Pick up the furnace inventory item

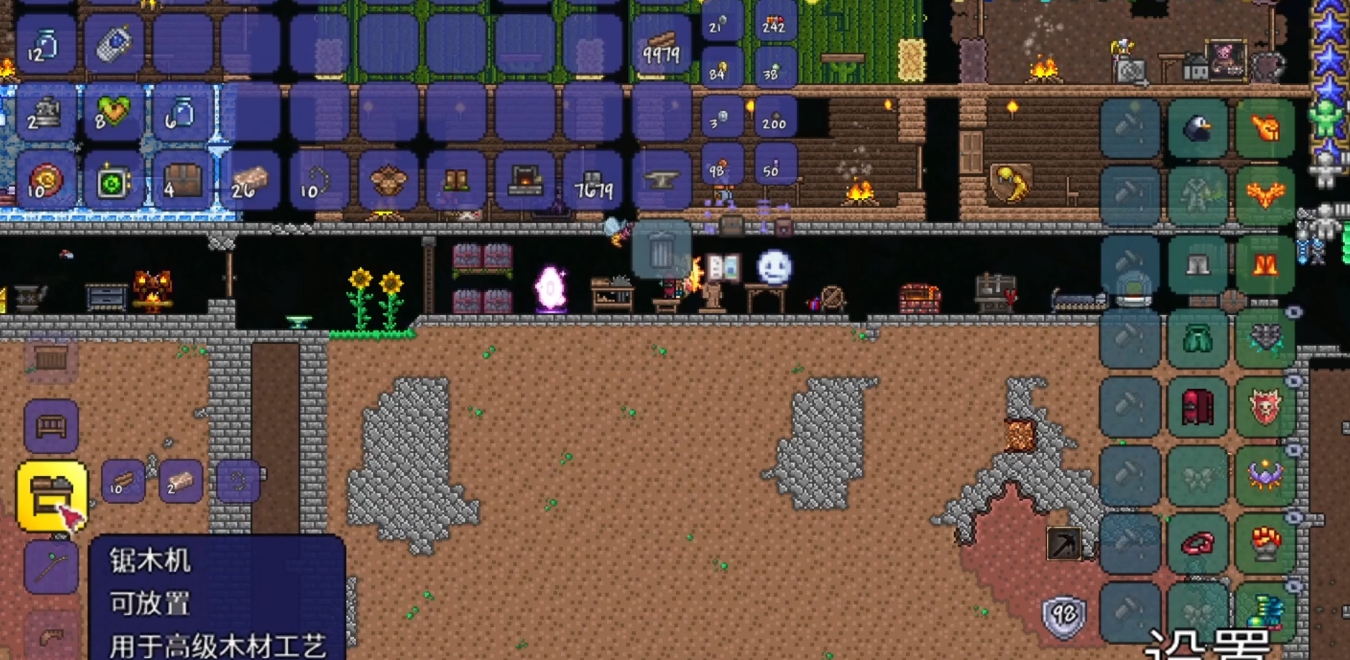pos(525,181)
